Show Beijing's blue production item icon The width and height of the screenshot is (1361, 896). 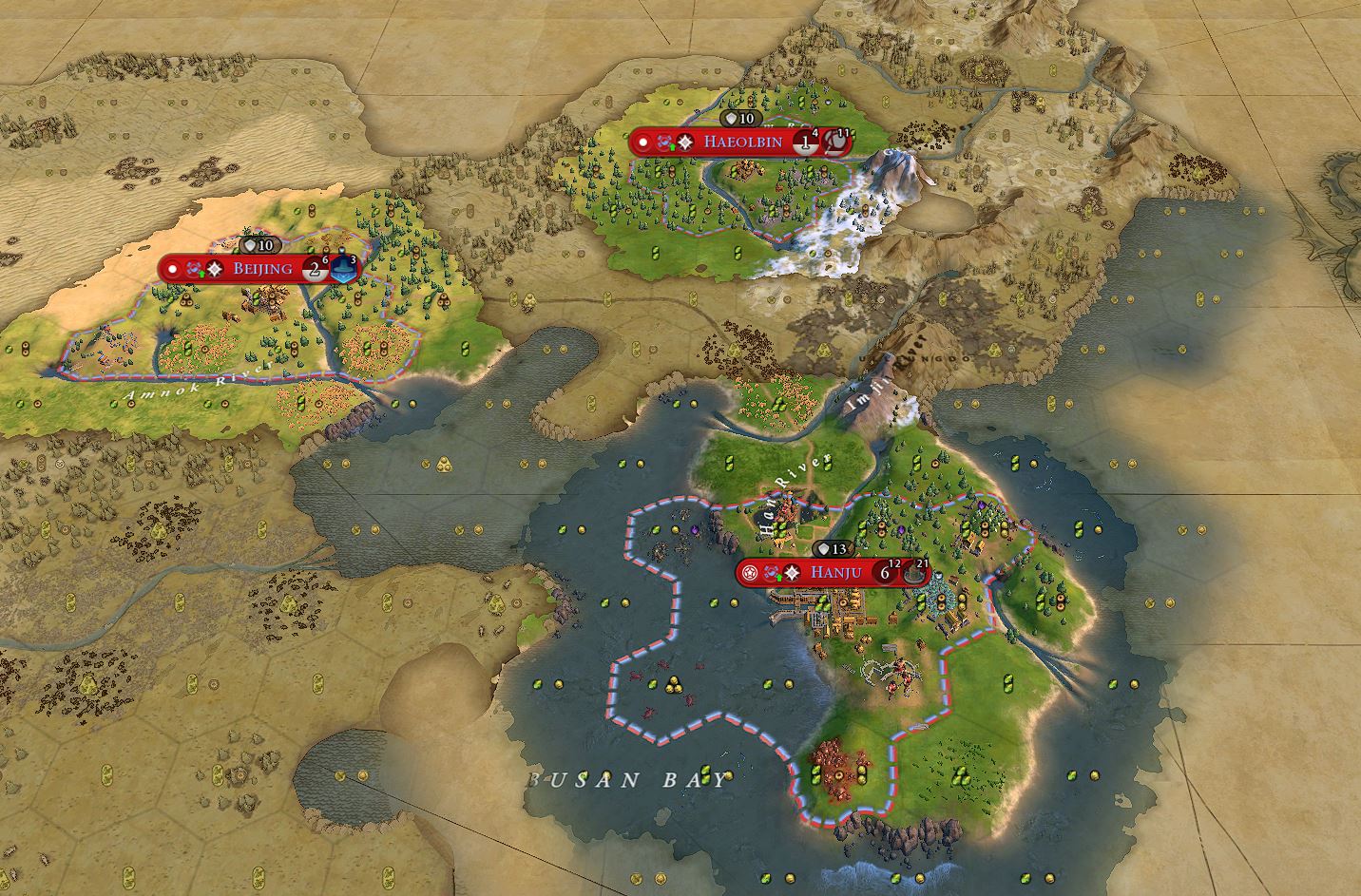click(x=346, y=270)
